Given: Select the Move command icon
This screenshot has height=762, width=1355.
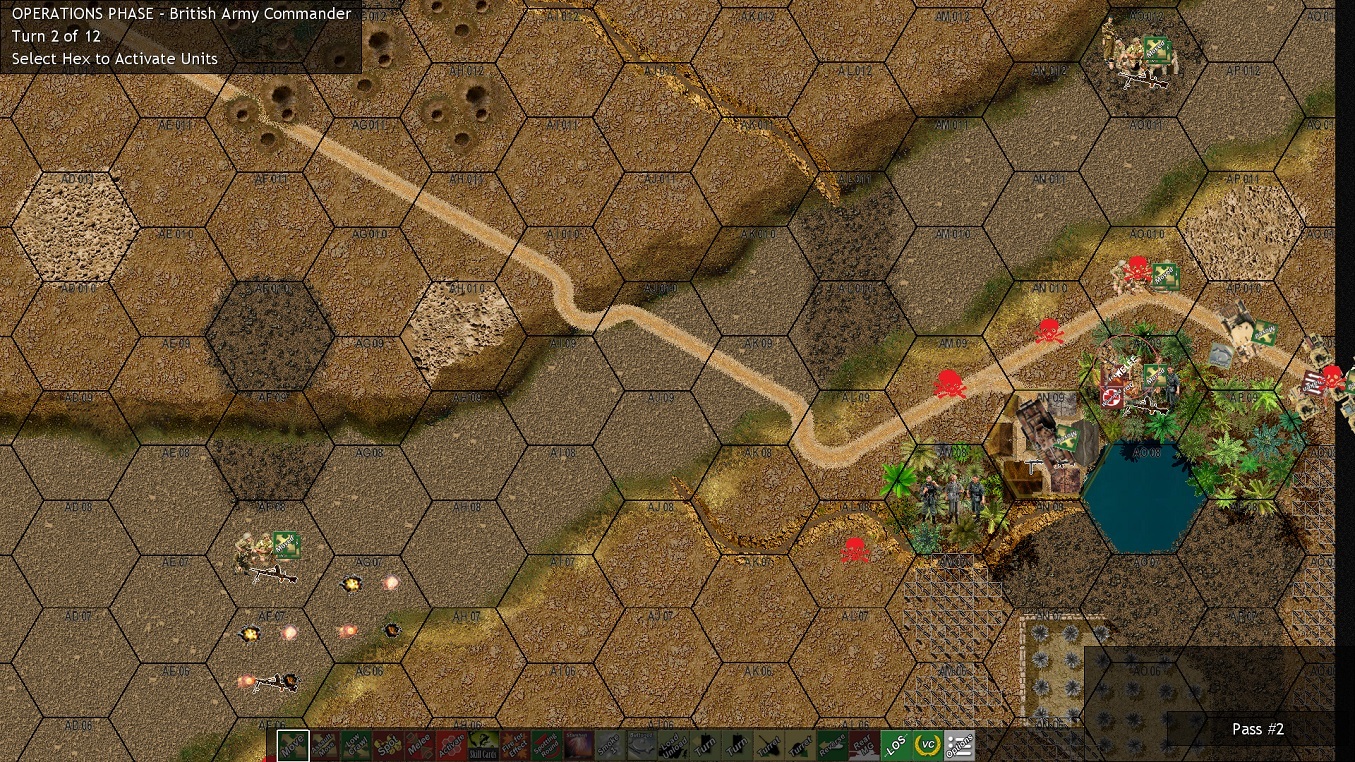Looking at the screenshot, I should [x=292, y=745].
